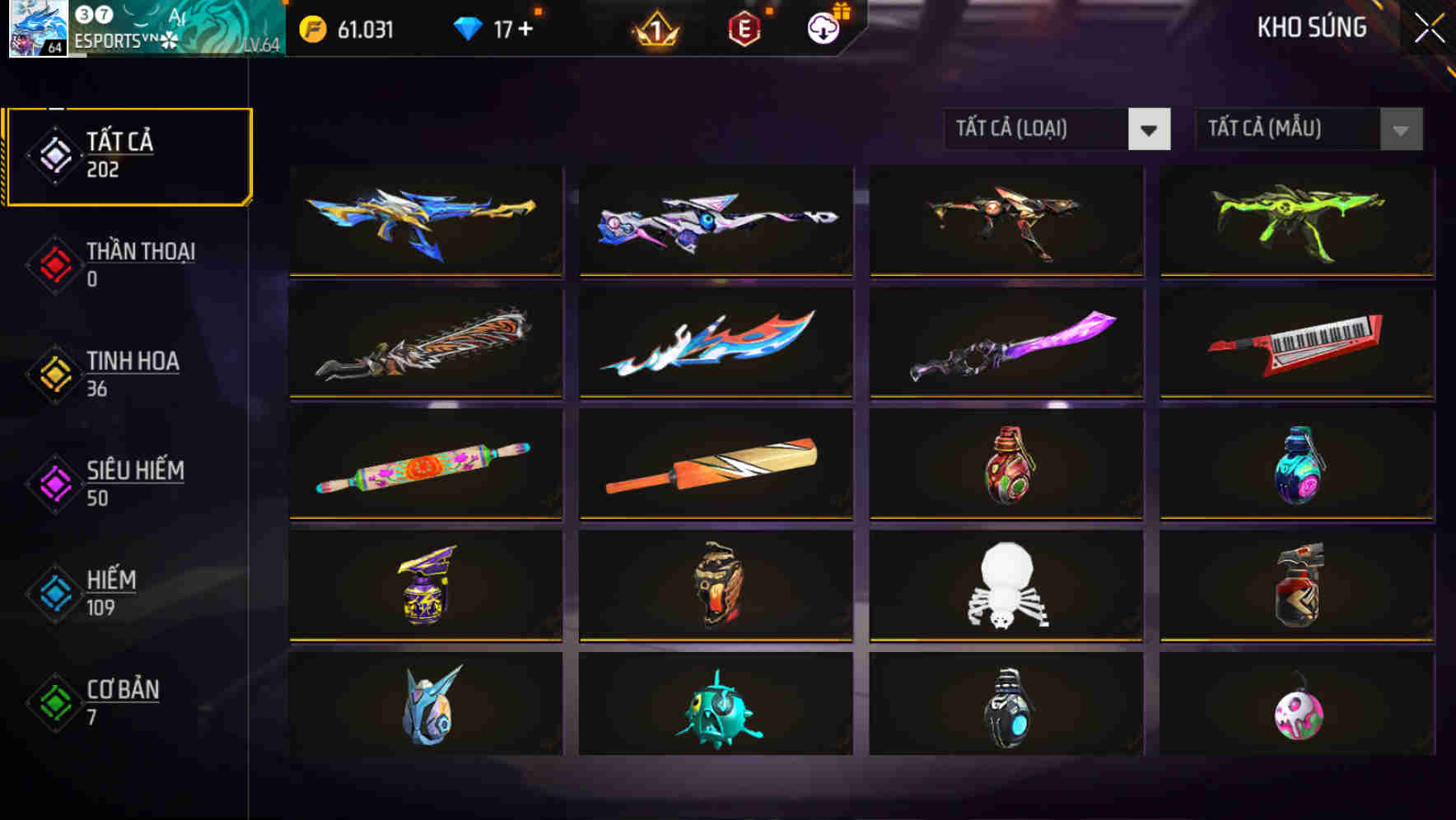Viewport: 1456px width, 820px height.
Task: Open the TẤT CẢ (MẪU) dropdown
Action: pos(1309,129)
